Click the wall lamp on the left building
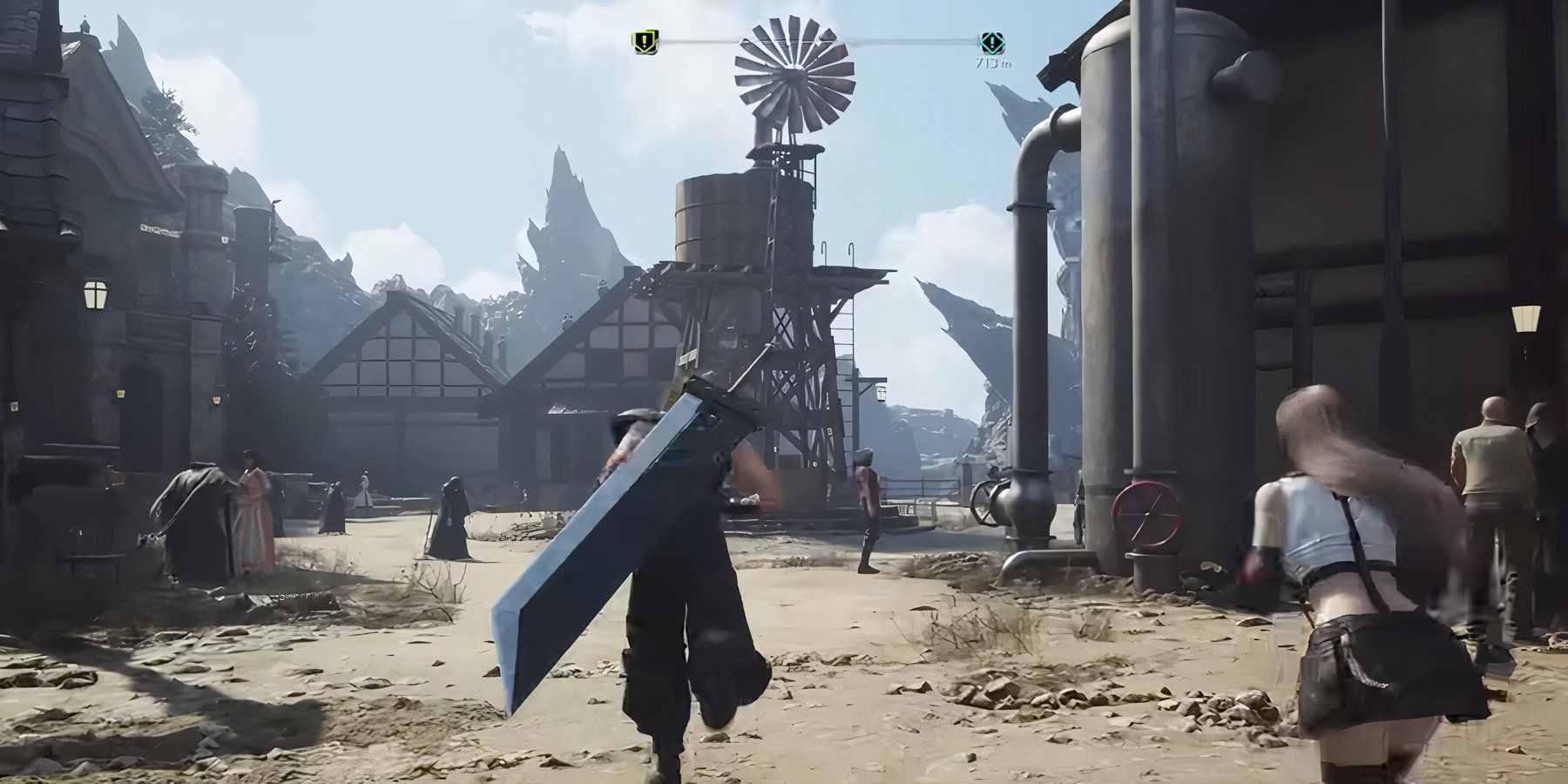Screen dimensions: 1568x784 (94, 294)
